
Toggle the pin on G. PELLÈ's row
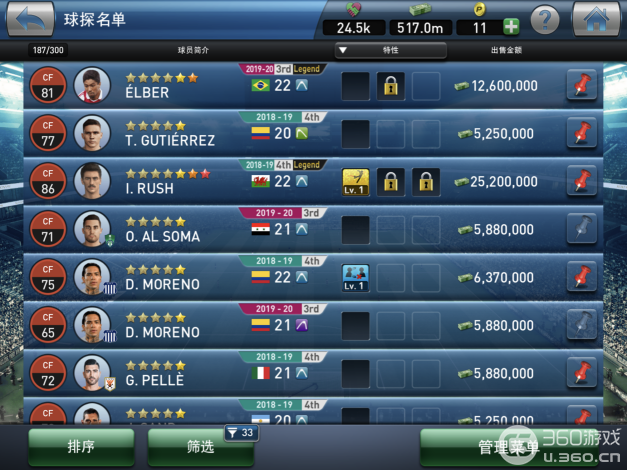click(581, 373)
